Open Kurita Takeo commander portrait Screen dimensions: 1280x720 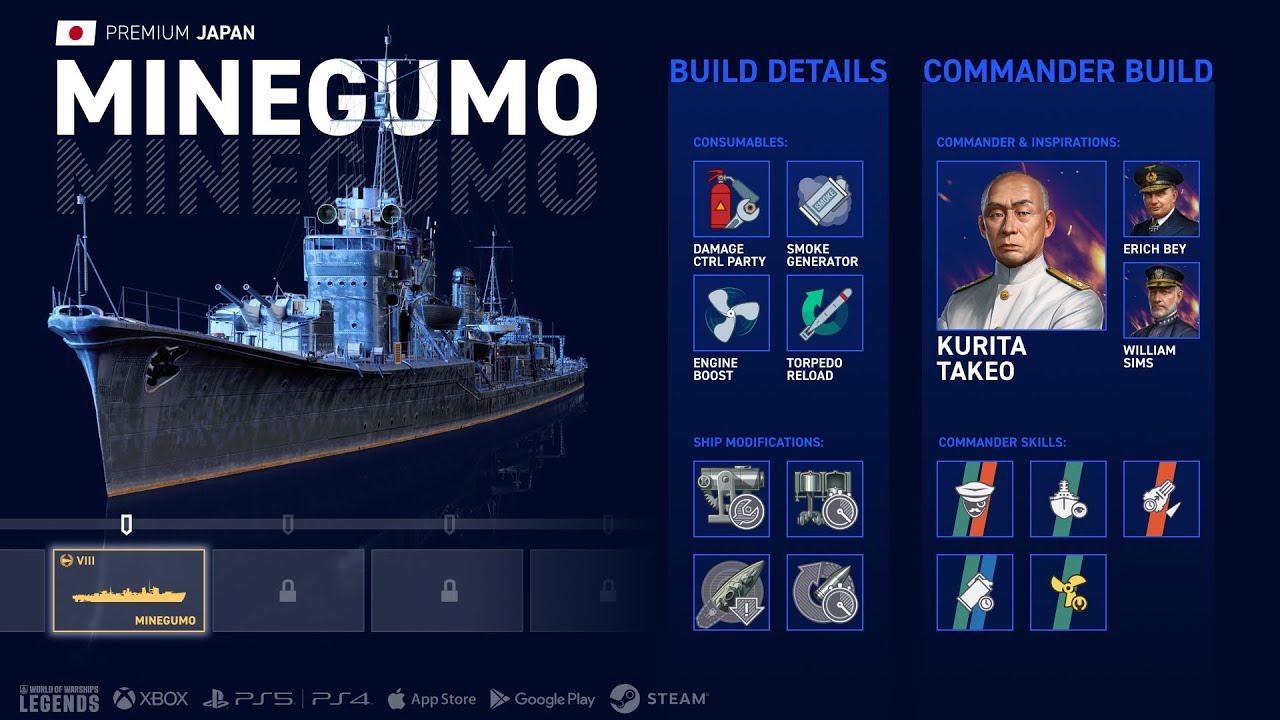click(1021, 246)
